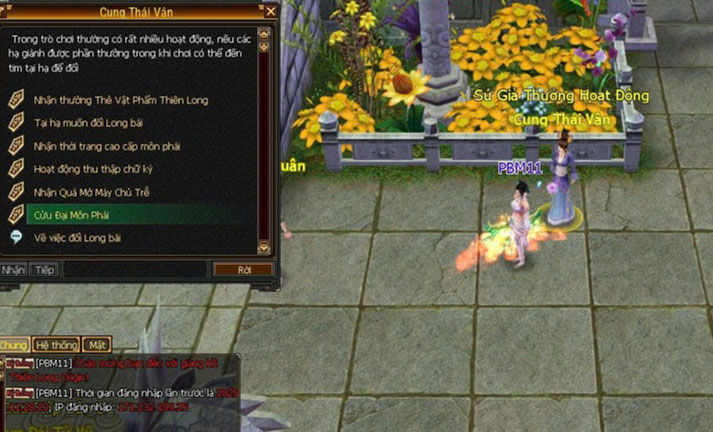
Task: Switch to the "Chung" chat tab
Action: click(x=14, y=345)
